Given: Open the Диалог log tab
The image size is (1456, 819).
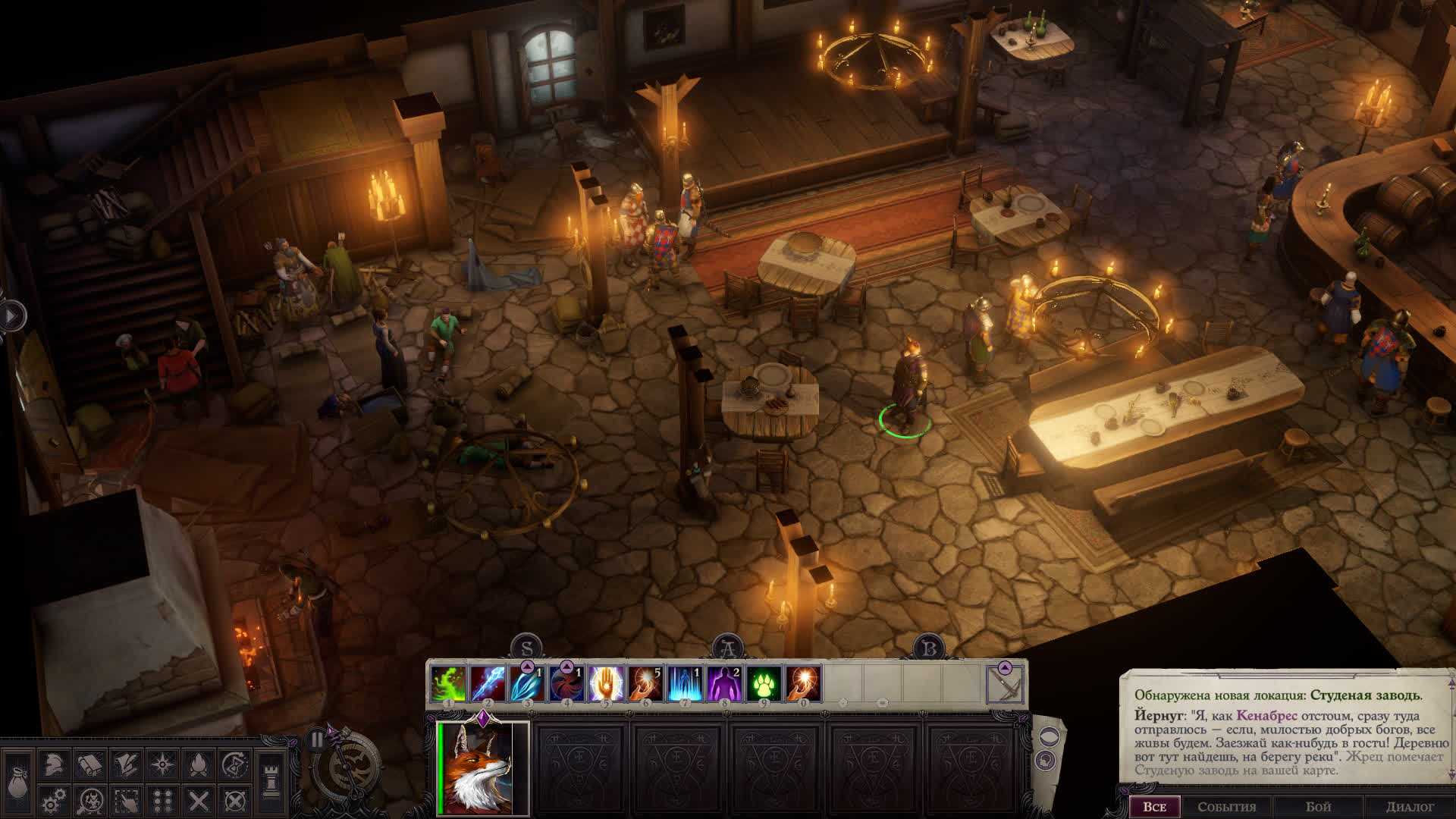Looking at the screenshot, I should (1410, 807).
